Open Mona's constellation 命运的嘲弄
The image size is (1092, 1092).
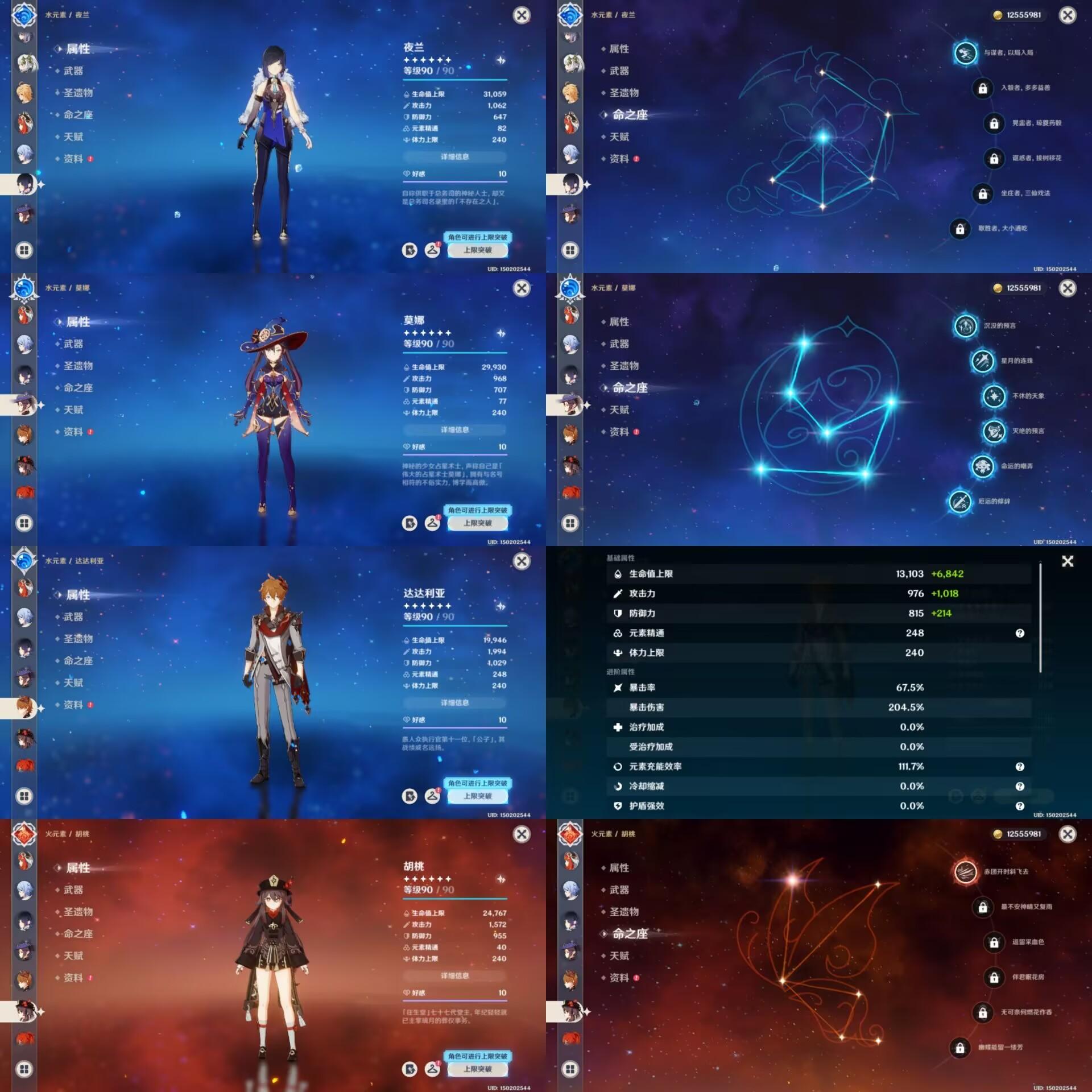pyautogui.click(x=982, y=466)
